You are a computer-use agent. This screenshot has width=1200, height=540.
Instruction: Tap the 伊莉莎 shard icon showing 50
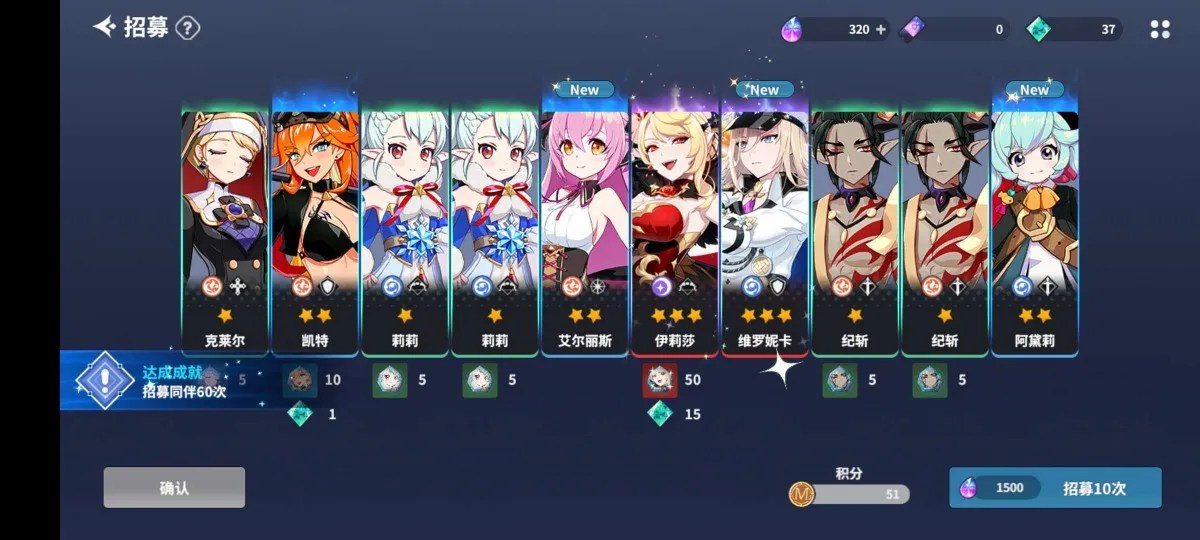point(659,380)
